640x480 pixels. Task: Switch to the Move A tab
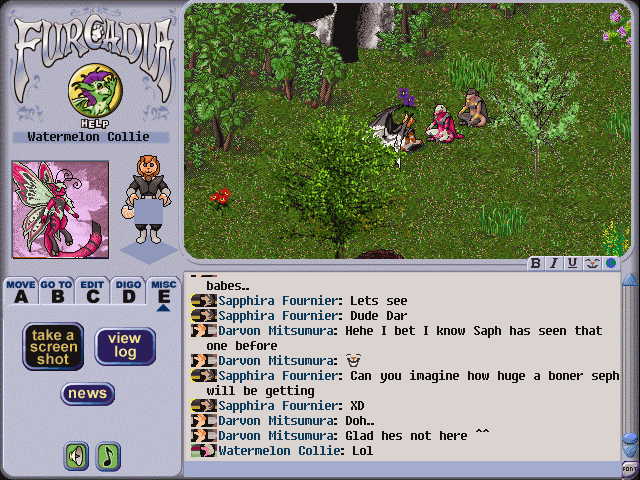(x=20, y=290)
